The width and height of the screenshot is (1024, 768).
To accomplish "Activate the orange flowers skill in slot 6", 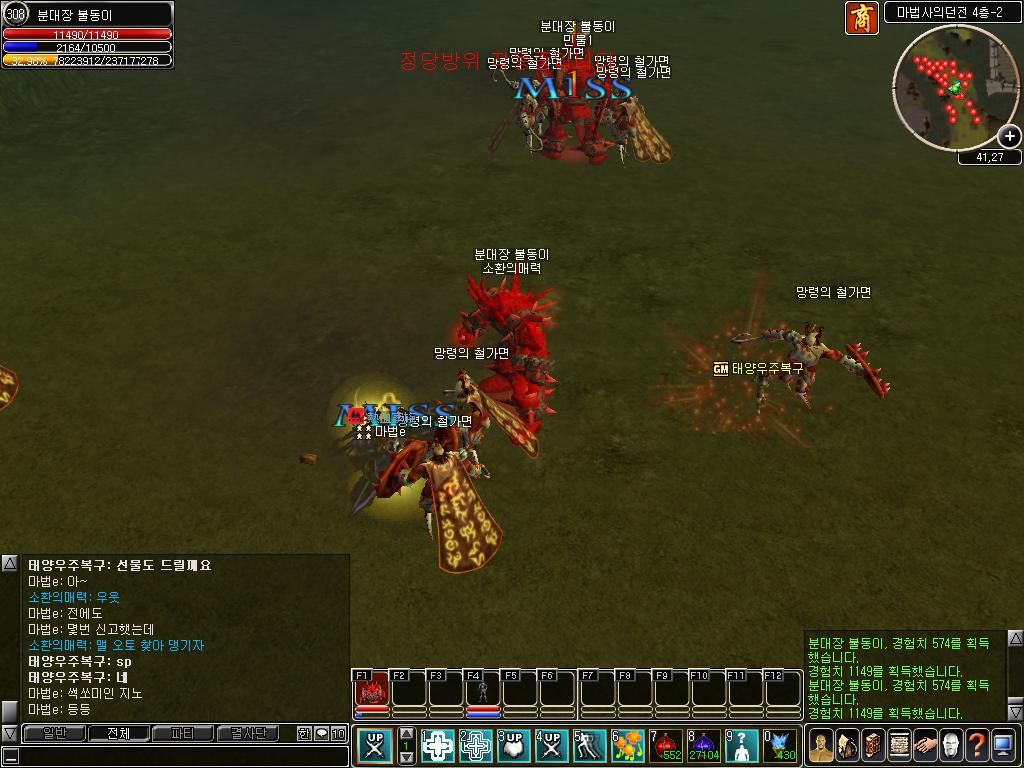I will (628, 746).
